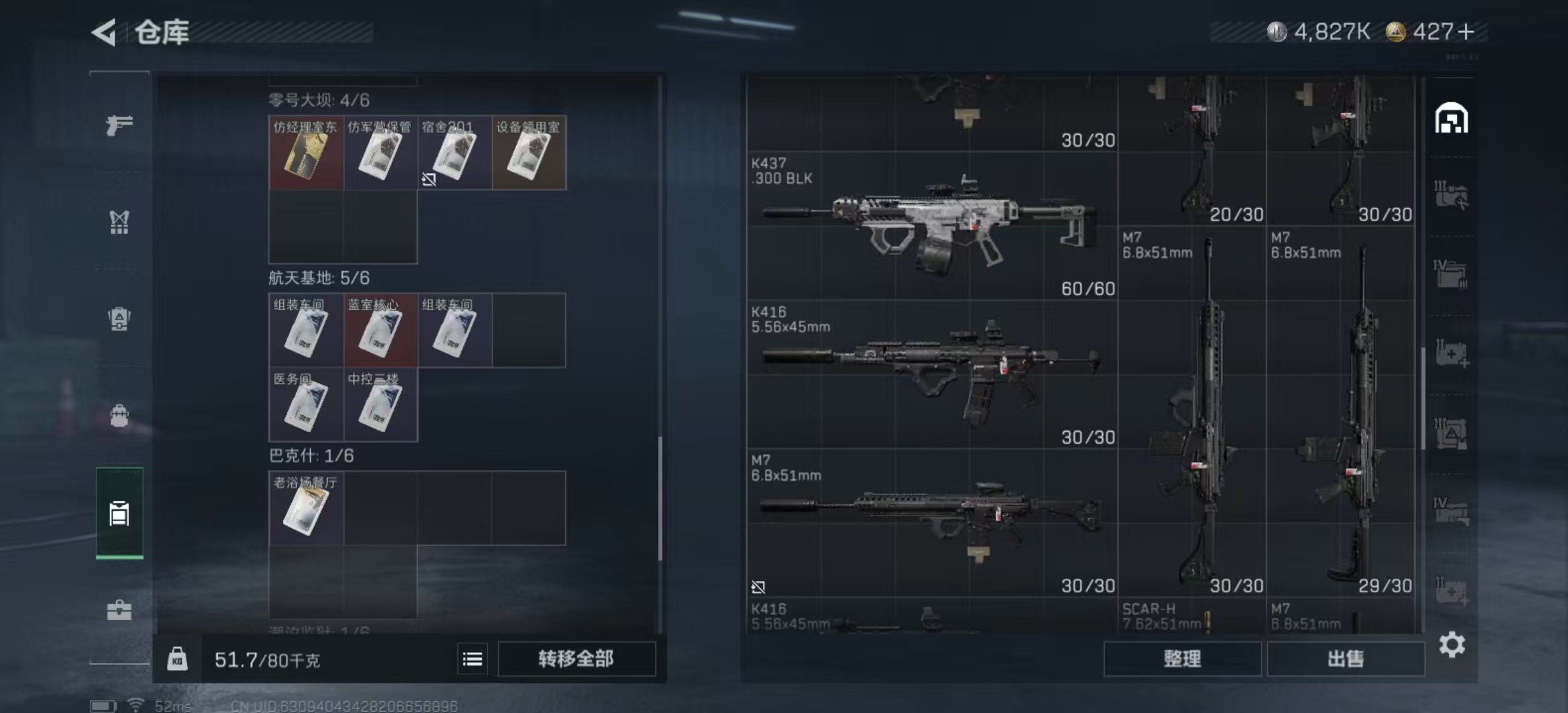Open the stash gear settings
The width and height of the screenshot is (1568, 713).
point(1452,644)
